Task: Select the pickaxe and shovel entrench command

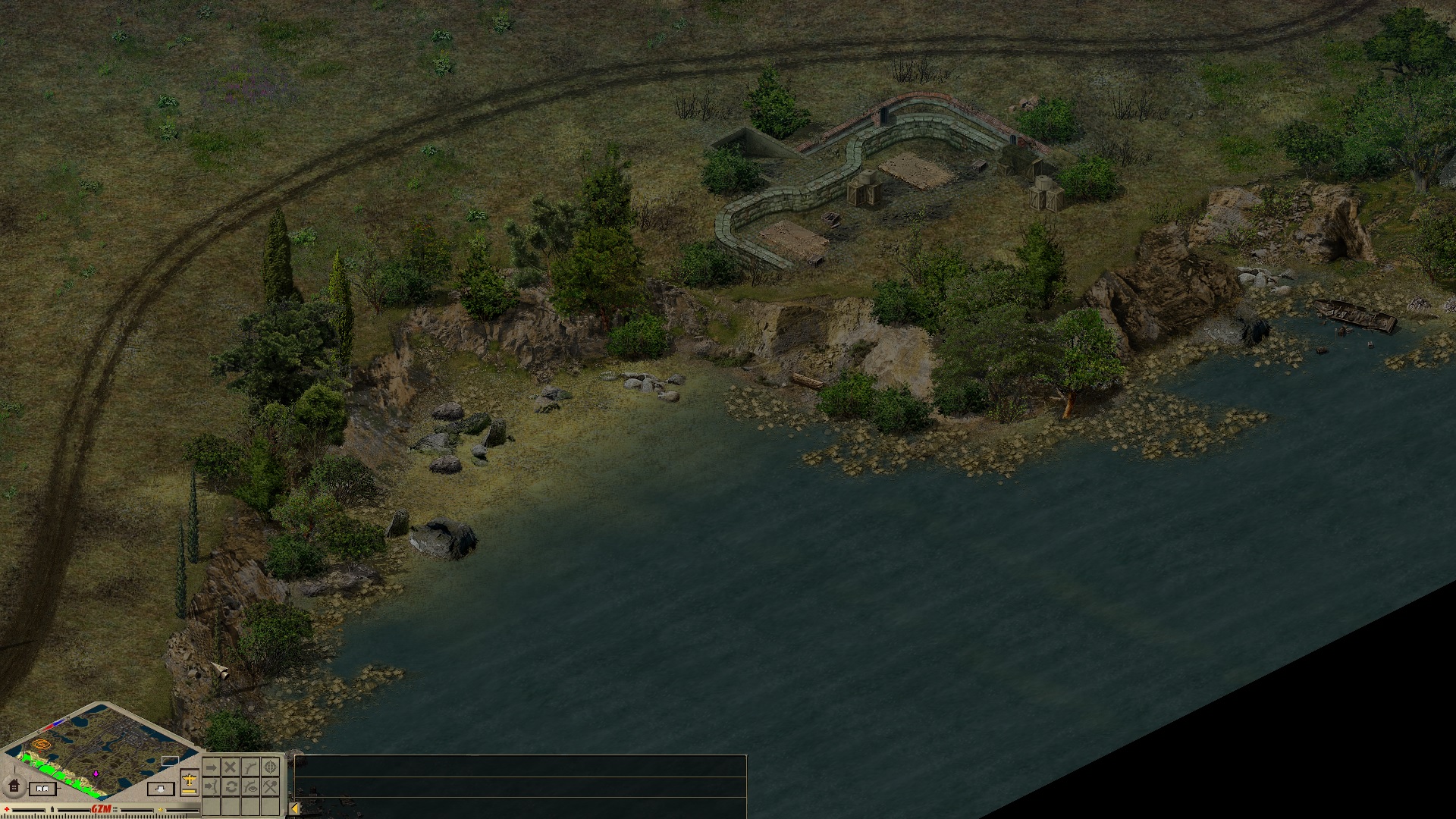Action: click(270, 786)
